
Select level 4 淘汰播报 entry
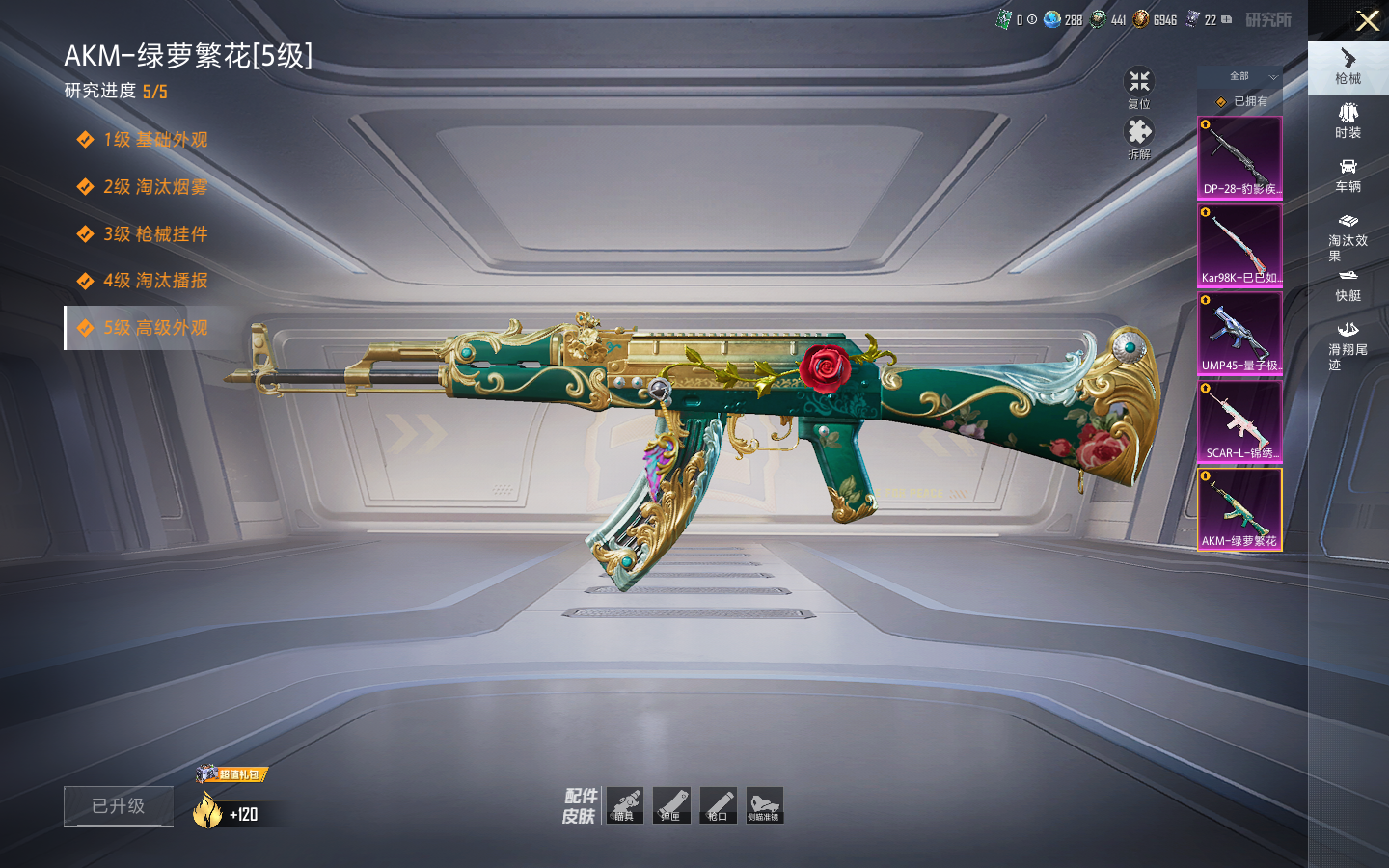pos(154,281)
